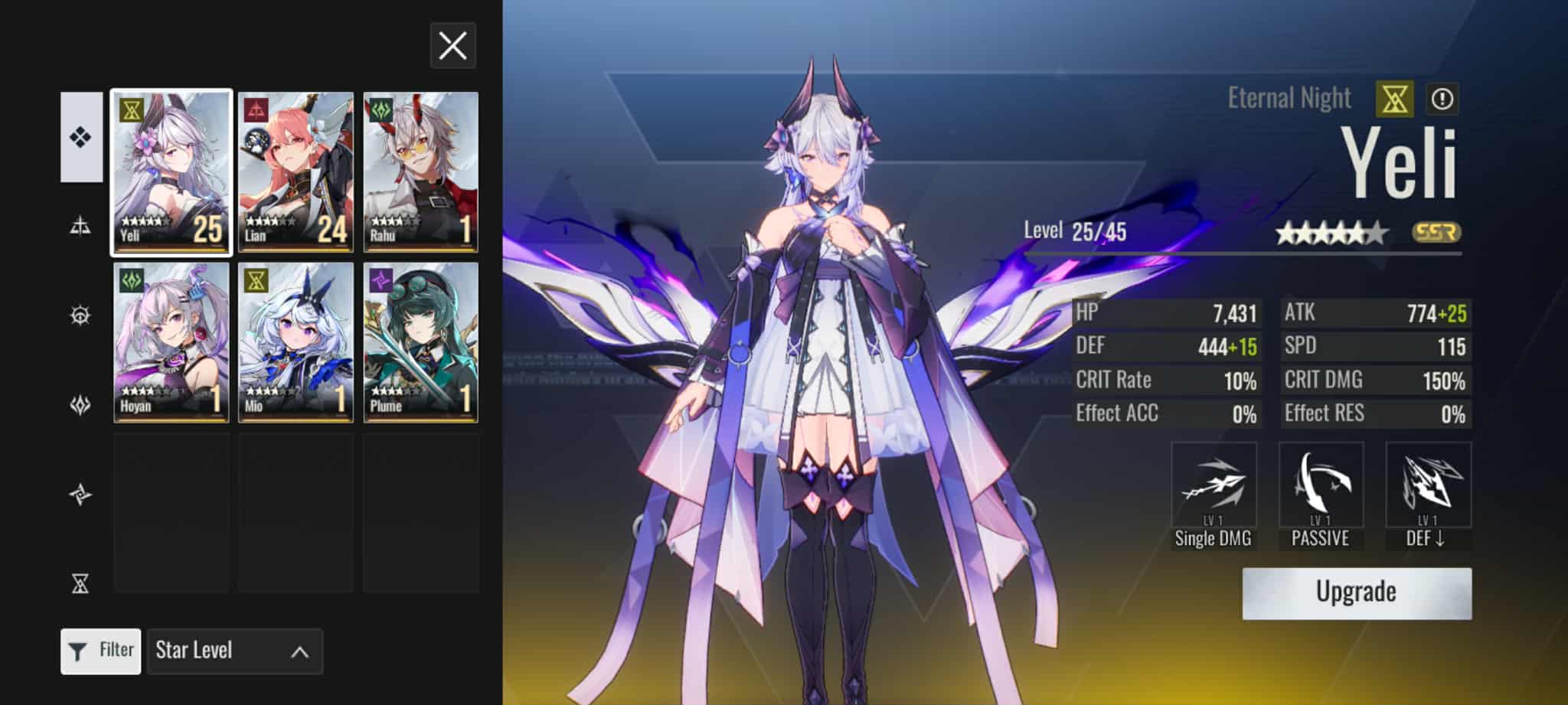Choose the Mio character card
Image resolution: width=1568 pixels, height=705 pixels.
click(x=296, y=342)
